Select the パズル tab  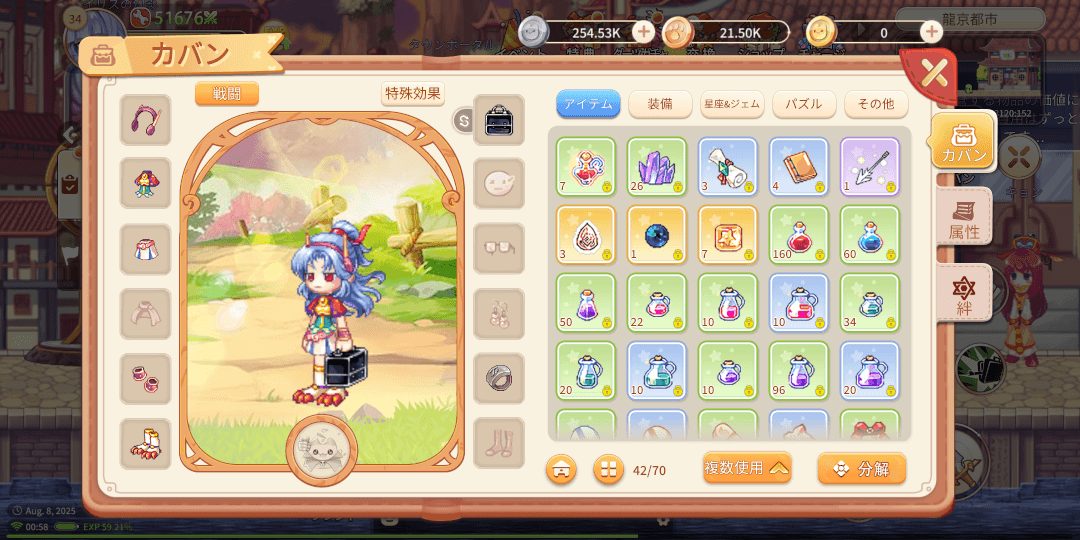coord(803,104)
